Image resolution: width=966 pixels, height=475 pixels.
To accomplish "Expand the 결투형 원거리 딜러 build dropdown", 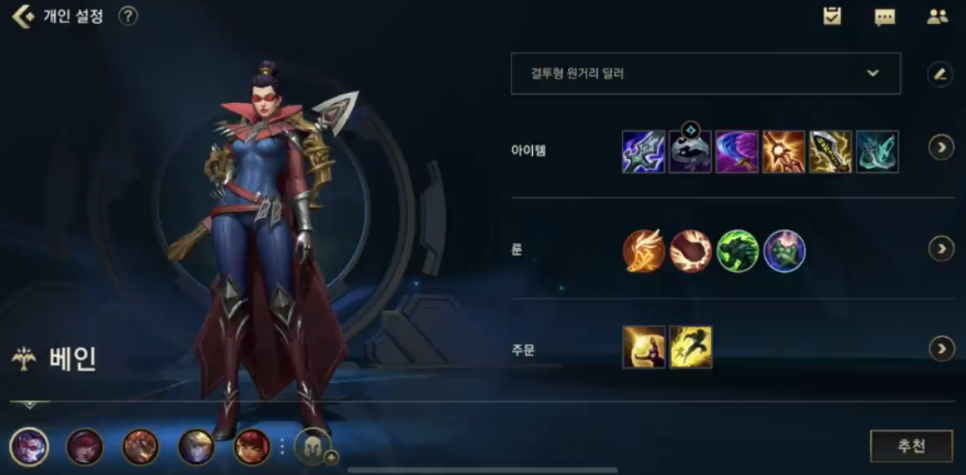I will tap(705, 73).
